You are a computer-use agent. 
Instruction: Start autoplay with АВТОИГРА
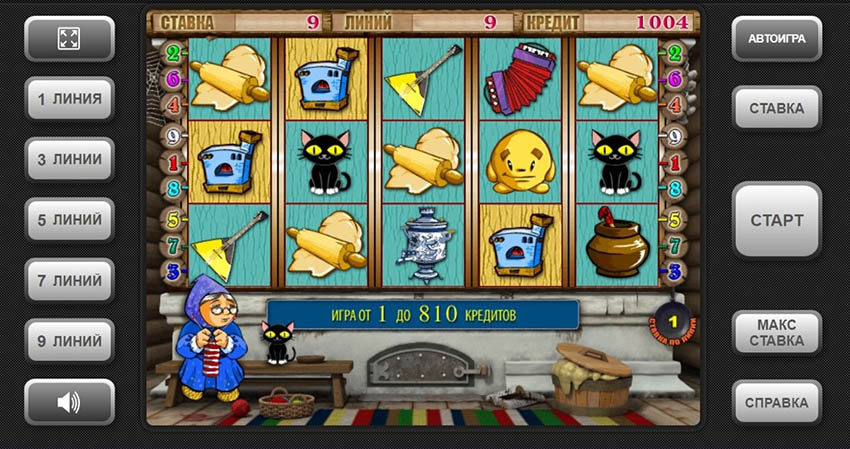point(777,39)
